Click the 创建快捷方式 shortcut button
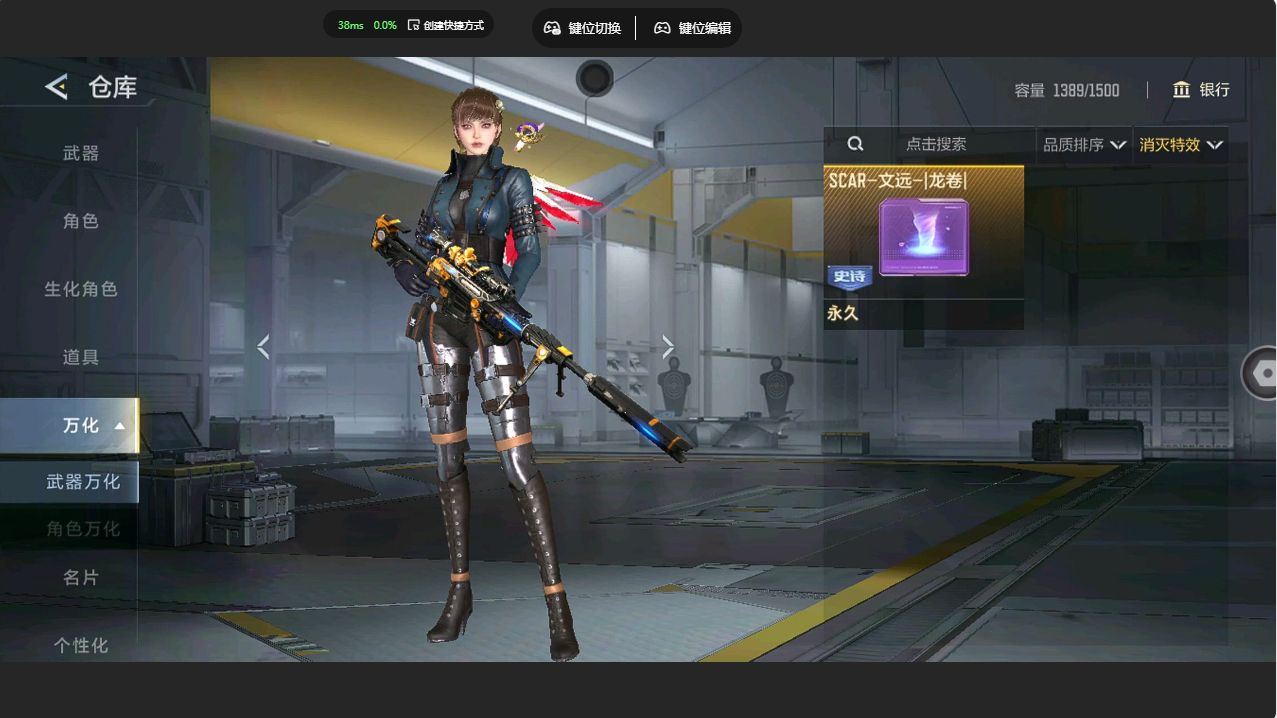This screenshot has height=718, width=1277. tap(446, 25)
